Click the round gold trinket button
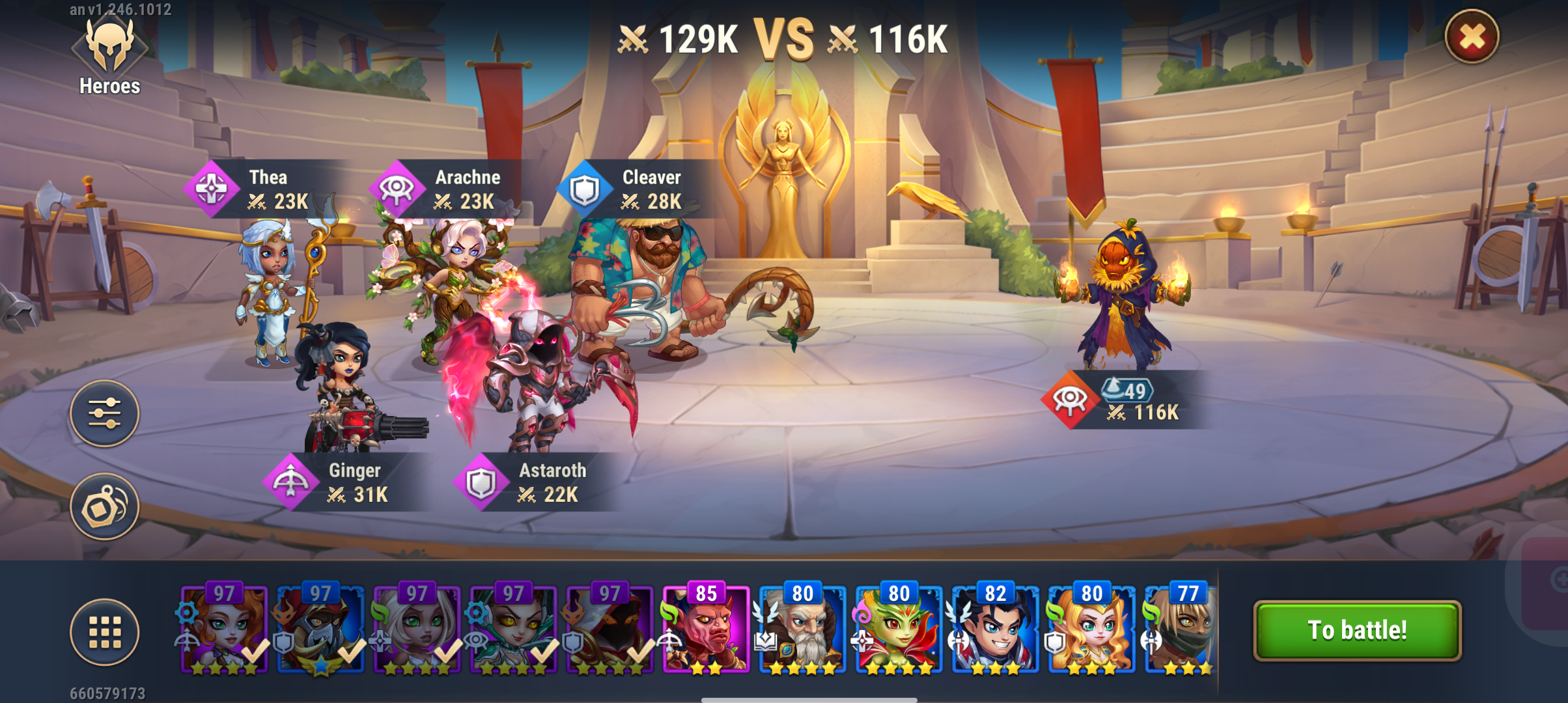Image resolution: width=1568 pixels, height=703 pixels. 104,506
